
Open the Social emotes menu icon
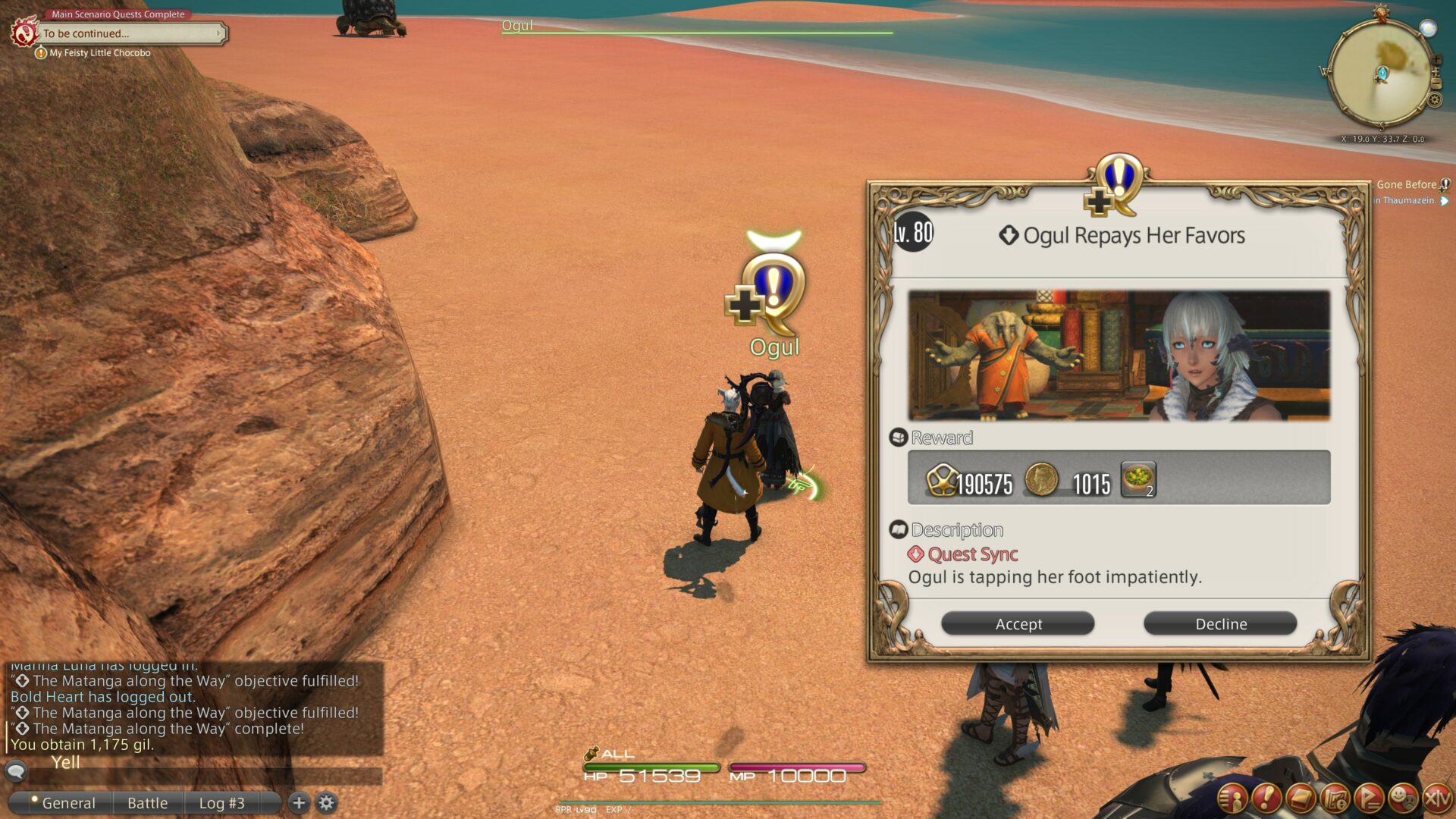point(1404,798)
